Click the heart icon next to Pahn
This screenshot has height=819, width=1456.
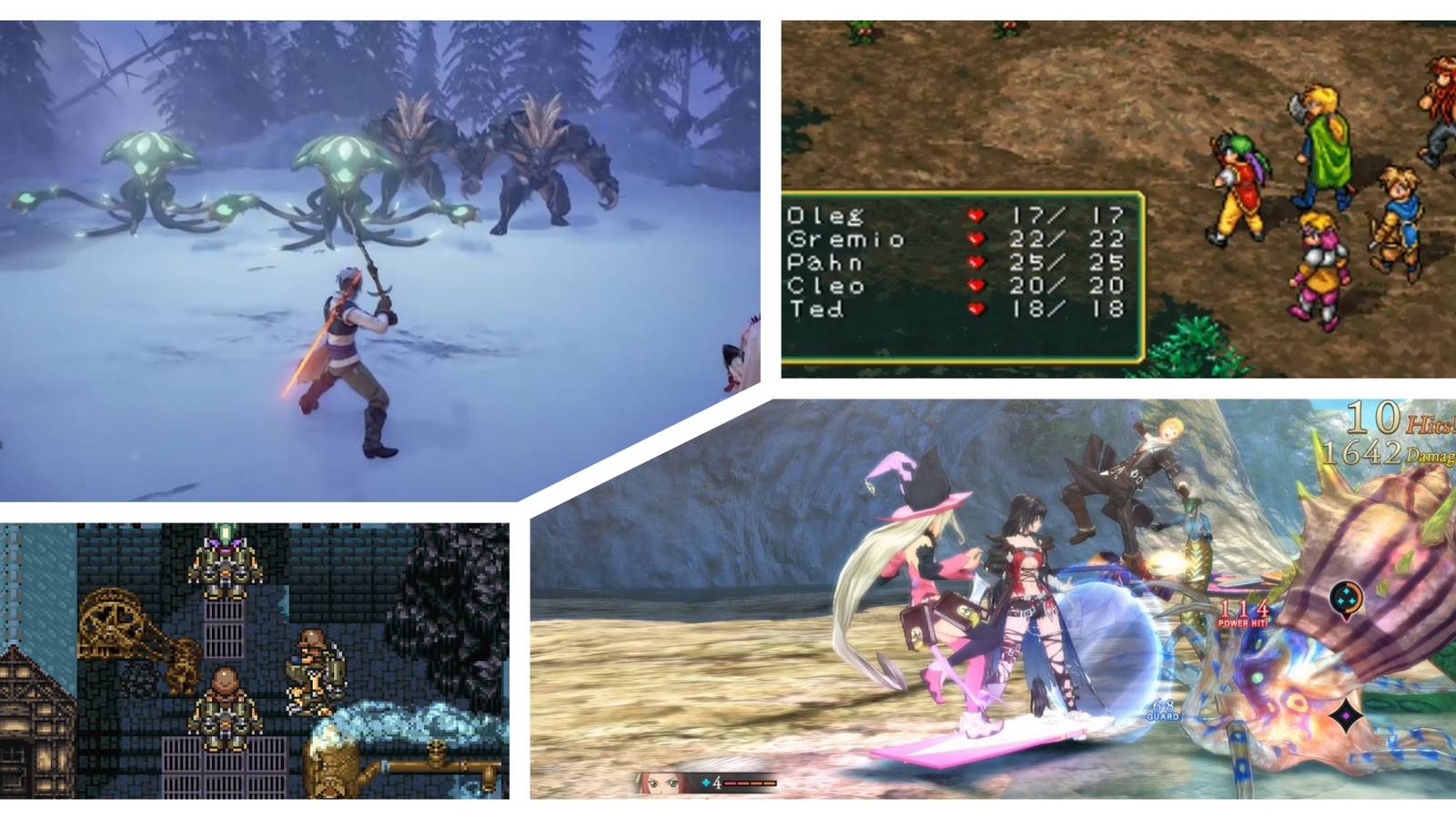click(976, 262)
